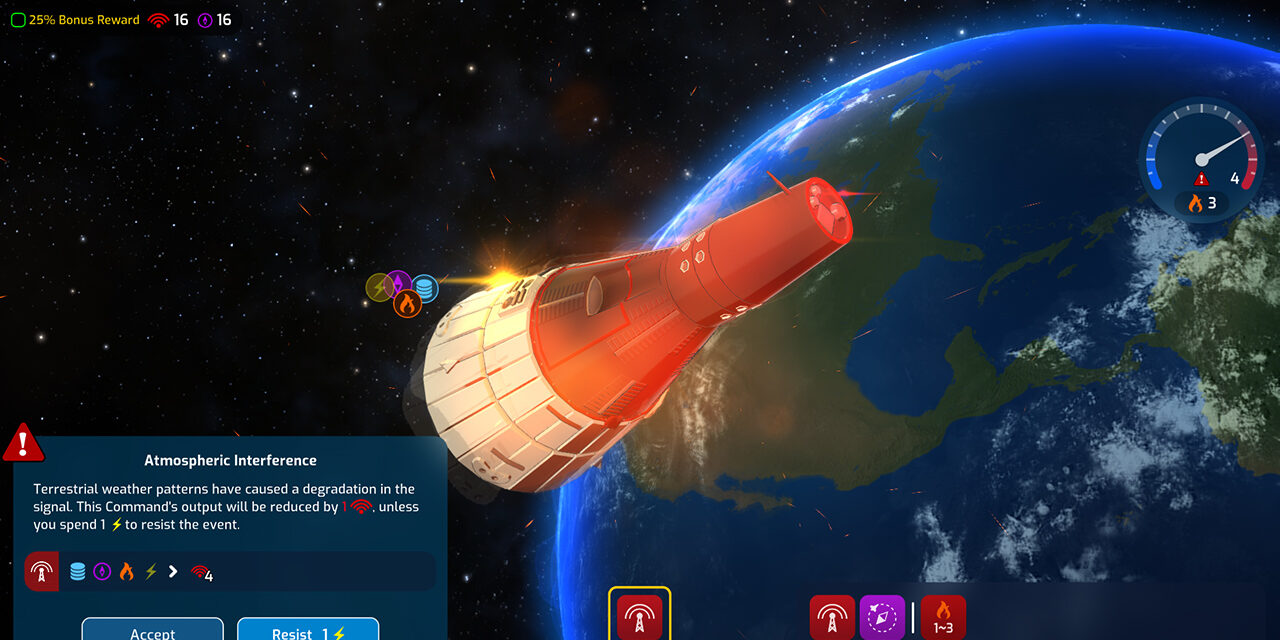The height and width of the screenshot is (640, 1280).
Task: Click the red warning triangle event icon
Action: (22, 443)
